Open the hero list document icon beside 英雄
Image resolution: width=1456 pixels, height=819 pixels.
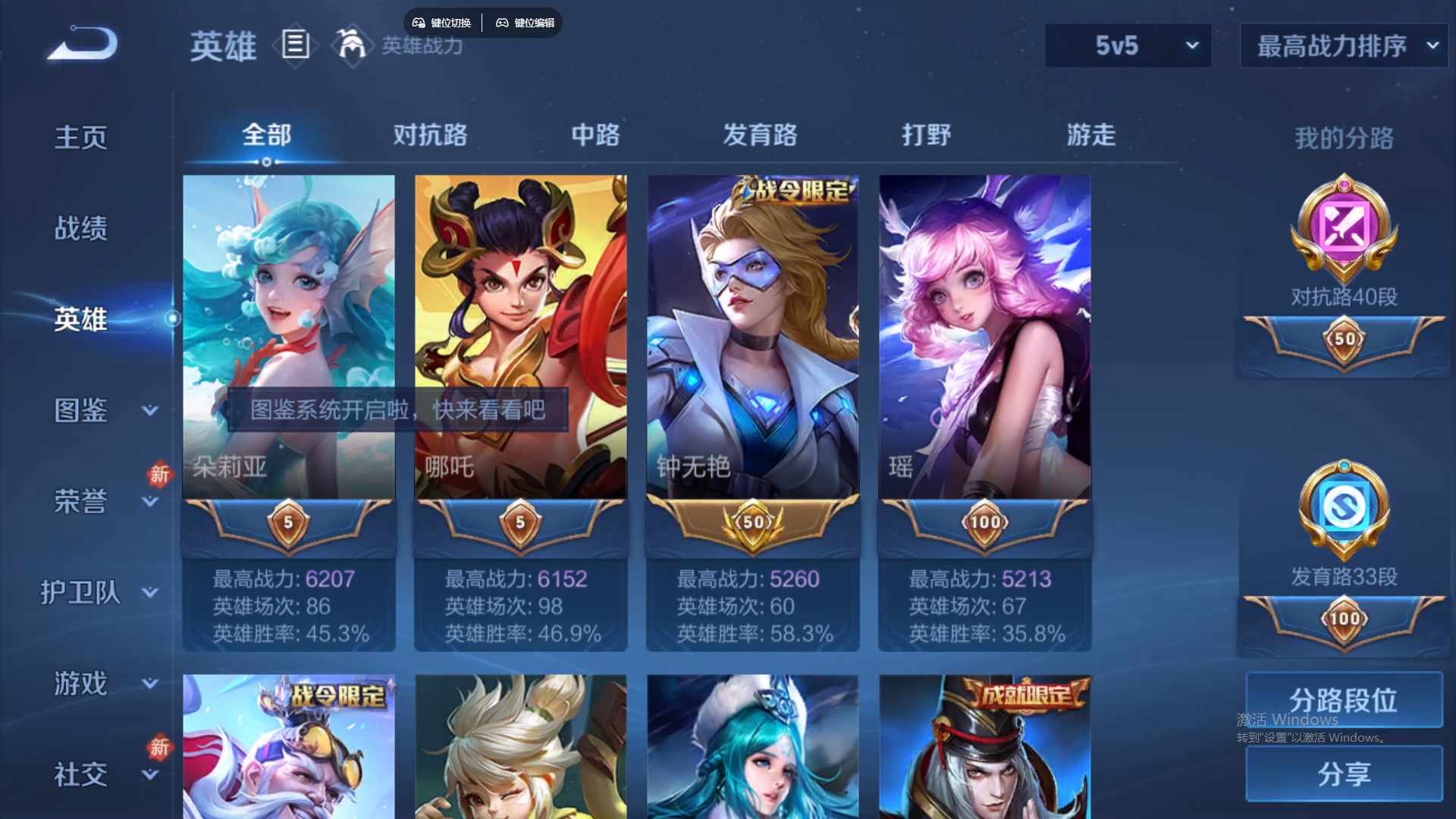click(295, 45)
